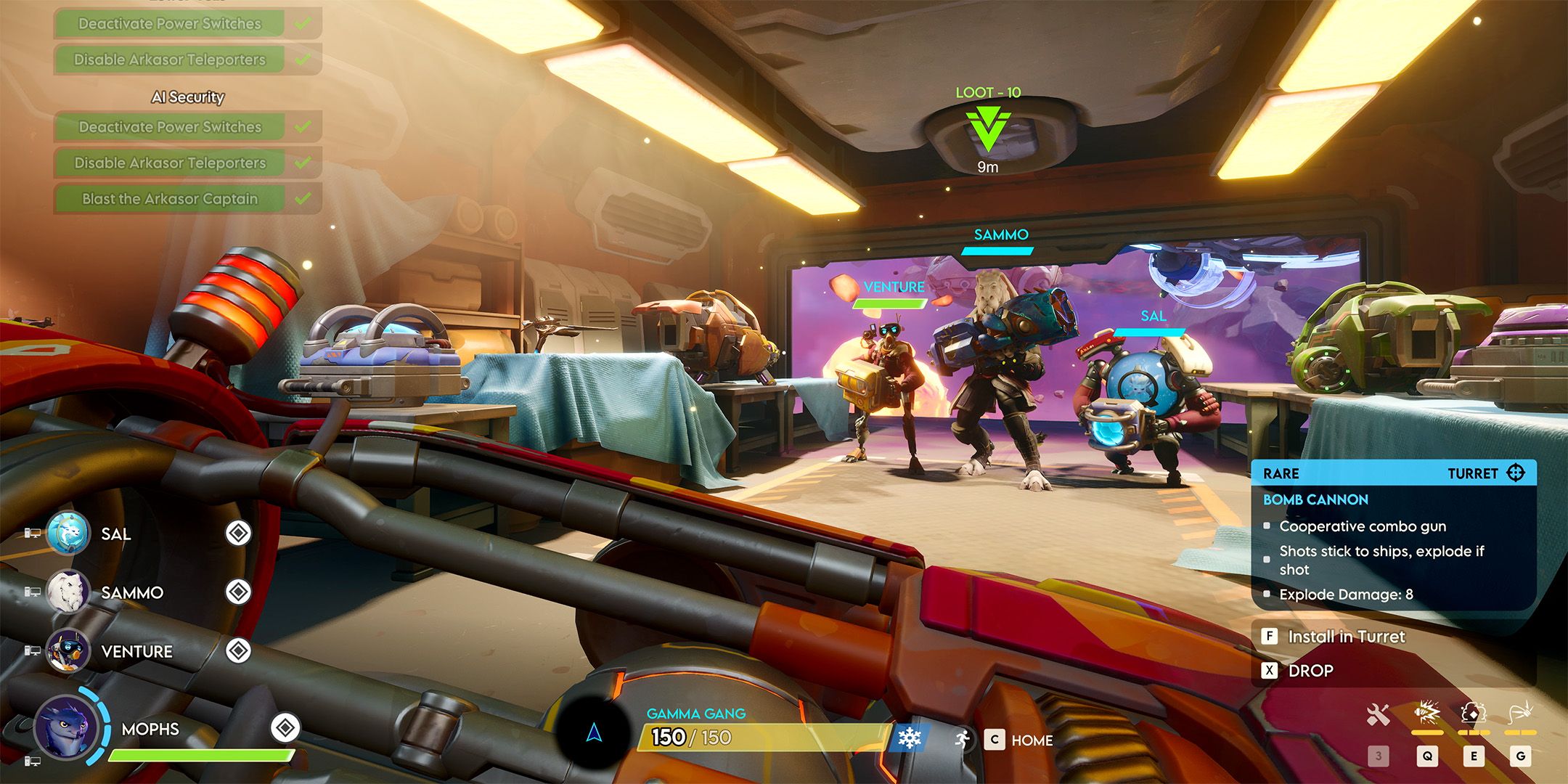This screenshot has width=1568, height=784.
Task: Select VENTURE's portrait in the squad list
Action: coord(68,650)
